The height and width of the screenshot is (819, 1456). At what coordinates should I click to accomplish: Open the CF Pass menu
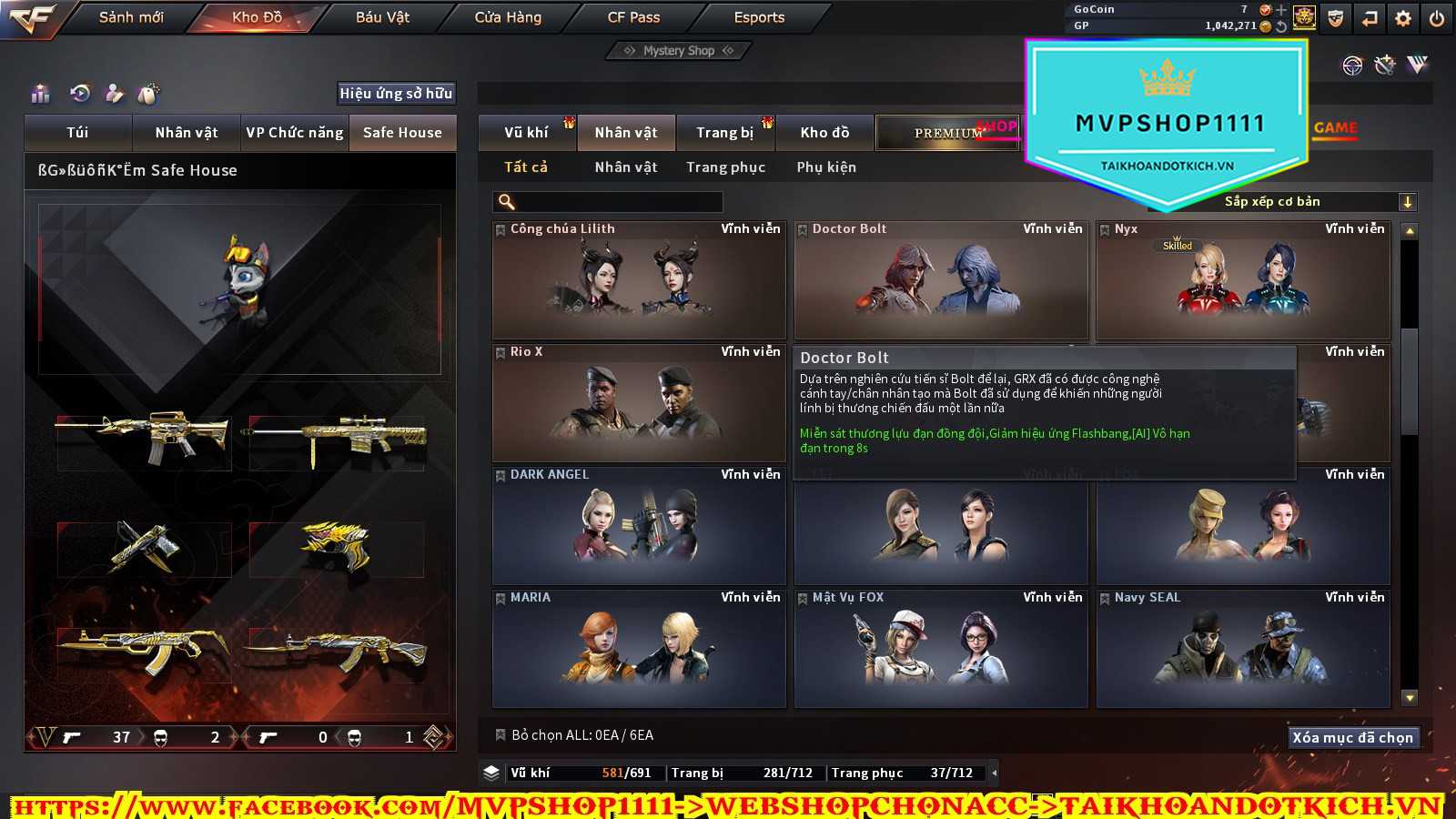coord(633,17)
